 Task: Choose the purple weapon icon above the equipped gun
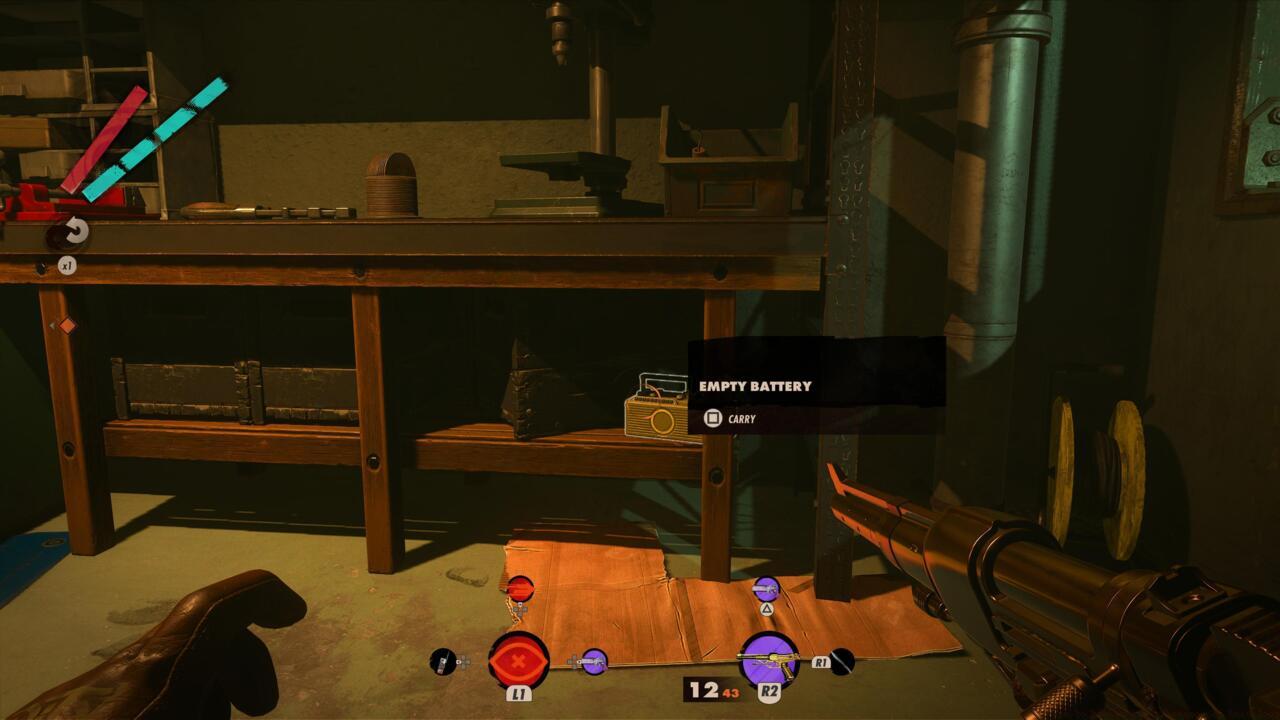click(x=766, y=589)
